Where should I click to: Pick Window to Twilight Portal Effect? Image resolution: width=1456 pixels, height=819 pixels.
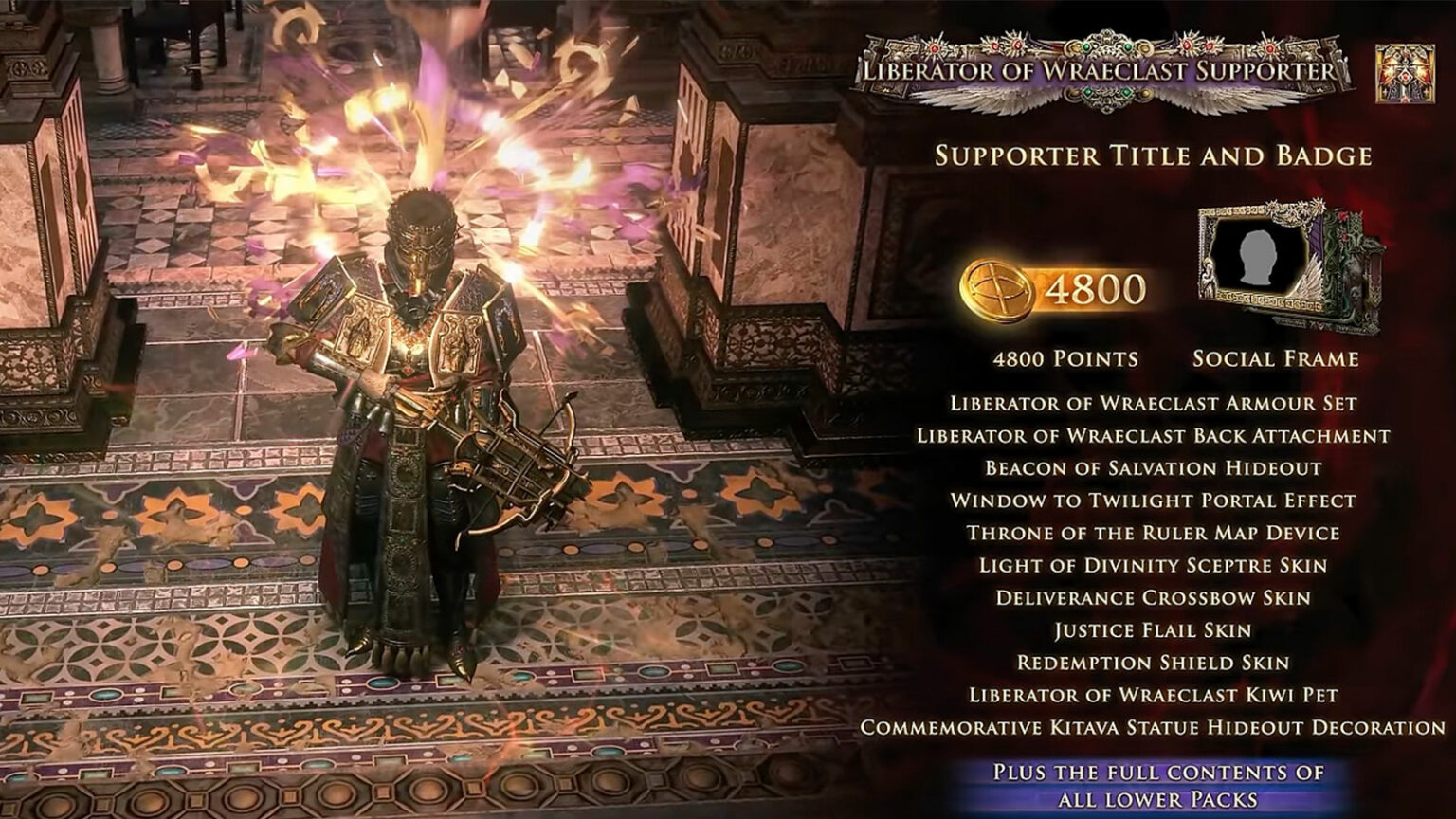click(1153, 500)
